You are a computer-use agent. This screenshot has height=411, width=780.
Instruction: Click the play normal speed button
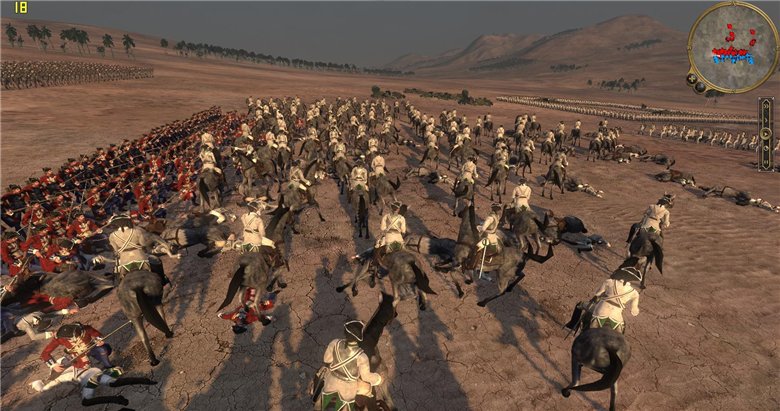click(x=766, y=121)
